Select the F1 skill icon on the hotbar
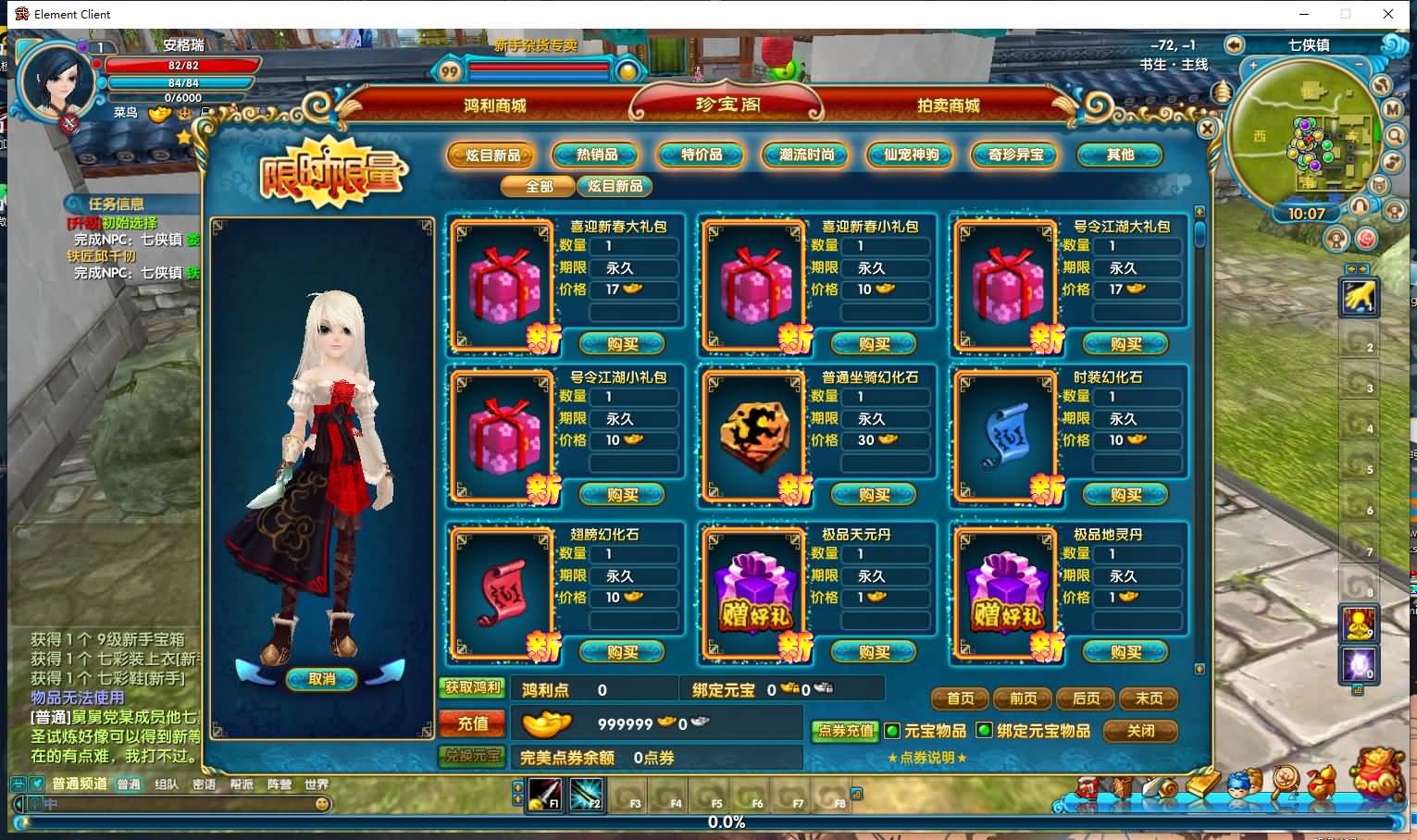The height and width of the screenshot is (840, 1417). [546, 795]
